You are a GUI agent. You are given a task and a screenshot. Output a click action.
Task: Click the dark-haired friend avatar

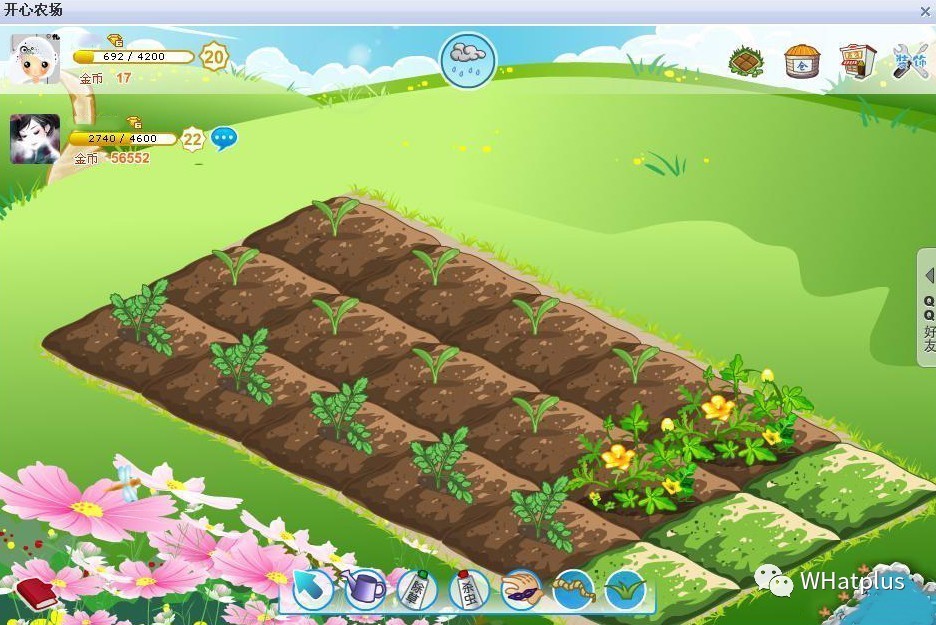35,139
